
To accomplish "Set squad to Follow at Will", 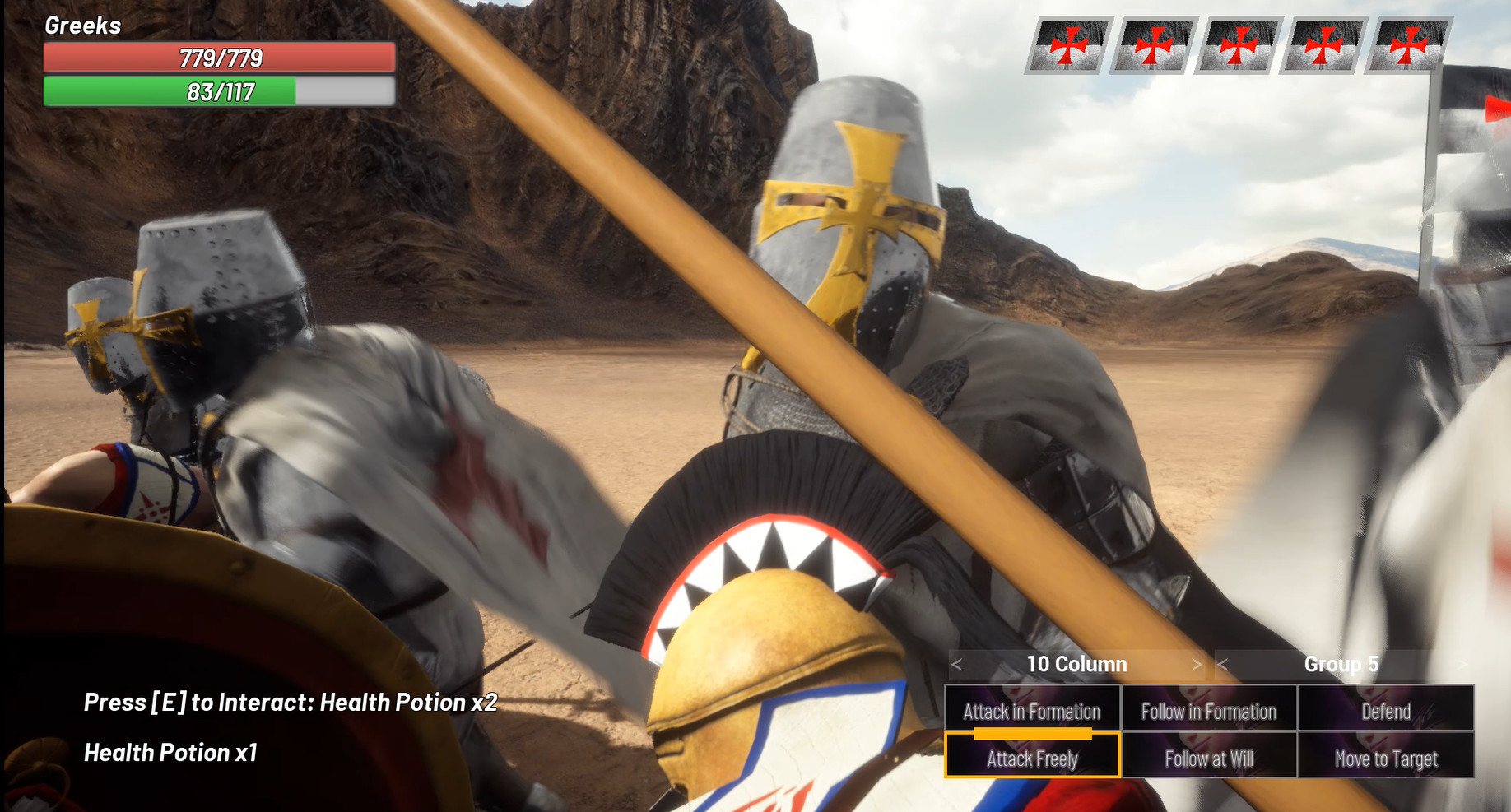I will point(1208,759).
